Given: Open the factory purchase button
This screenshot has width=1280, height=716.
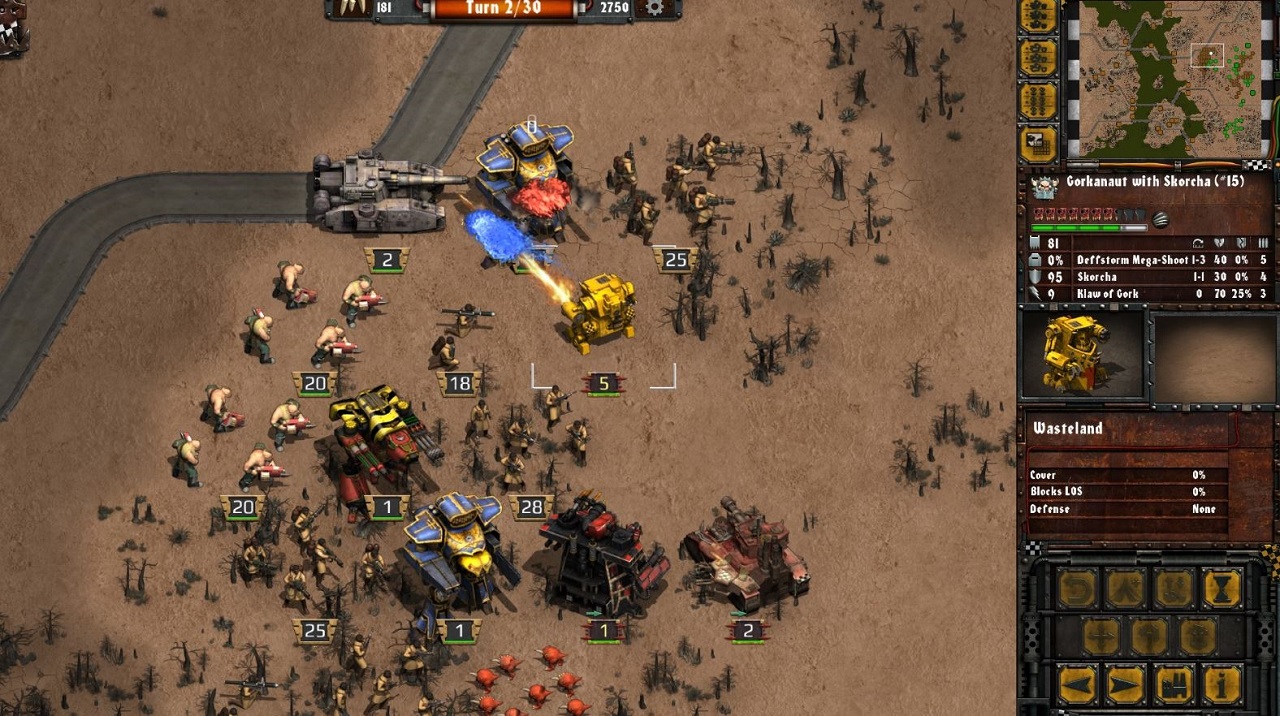Looking at the screenshot, I should 1174,685.
